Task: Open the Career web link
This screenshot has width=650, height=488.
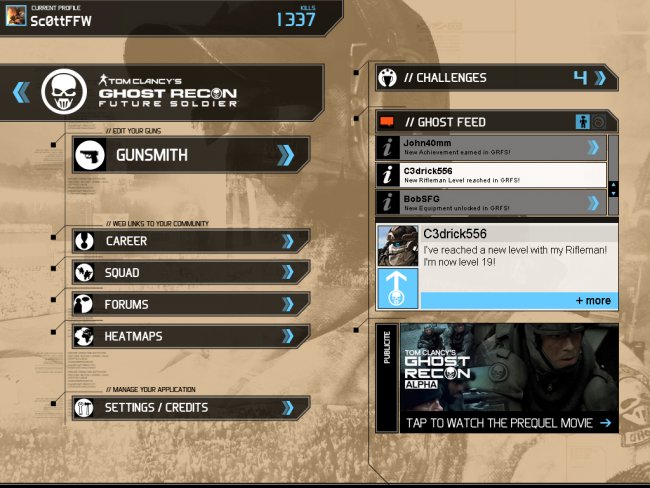Action: (x=190, y=241)
